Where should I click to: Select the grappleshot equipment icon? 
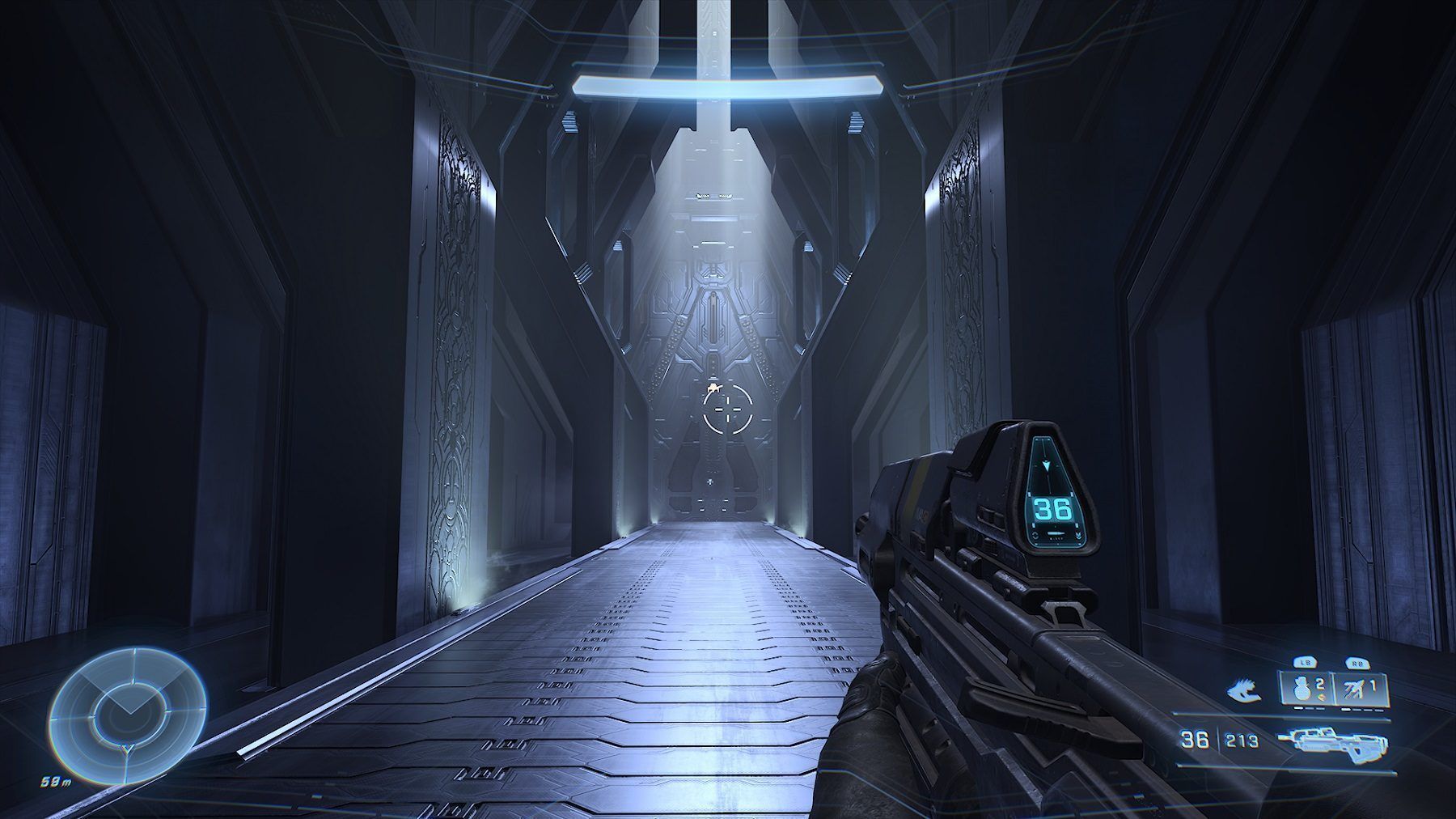coord(1244,690)
